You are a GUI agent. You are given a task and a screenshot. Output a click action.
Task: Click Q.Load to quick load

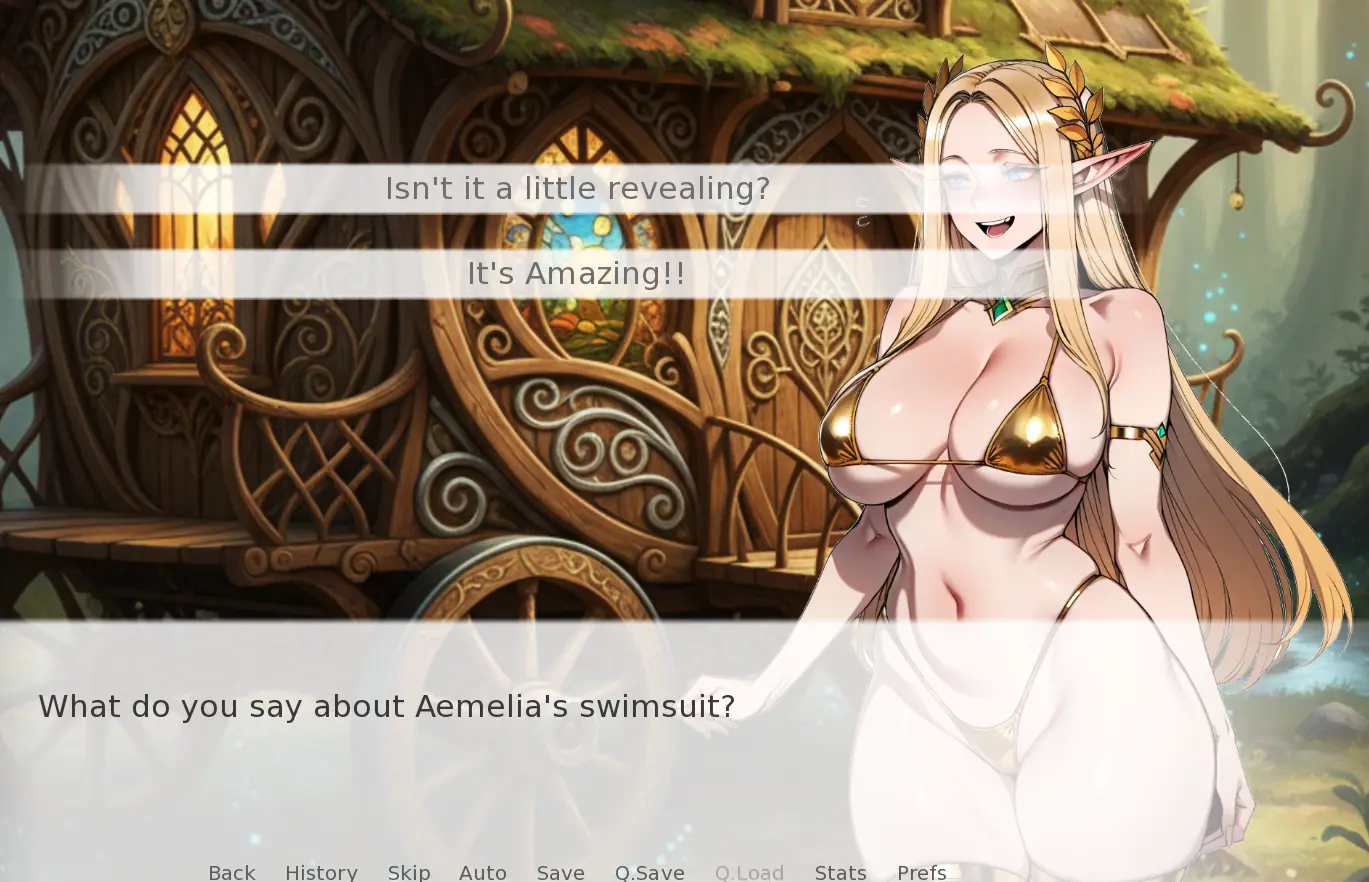point(749,872)
